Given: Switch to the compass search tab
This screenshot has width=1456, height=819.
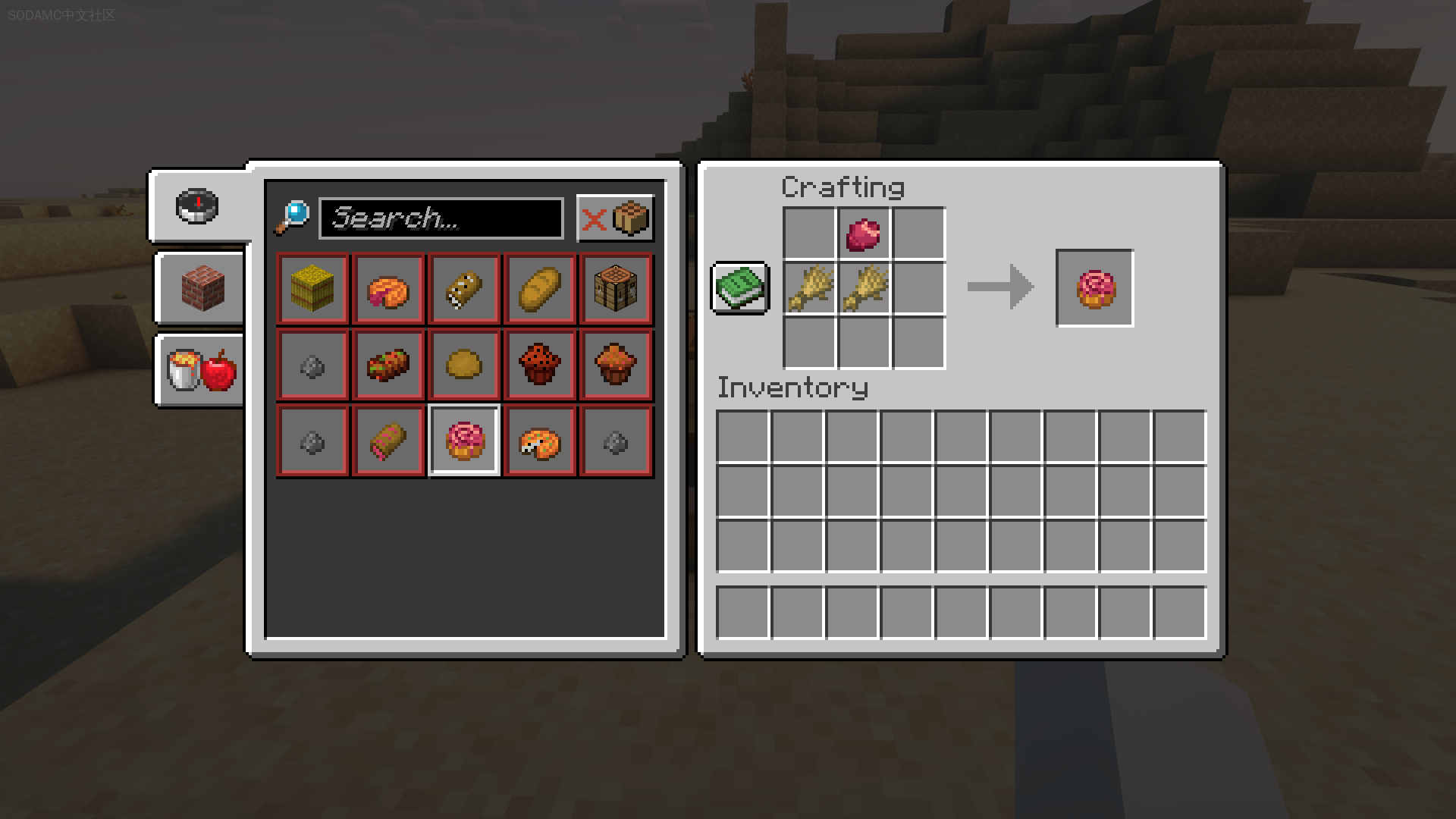Looking at the screenshot, I should (197, 206).
